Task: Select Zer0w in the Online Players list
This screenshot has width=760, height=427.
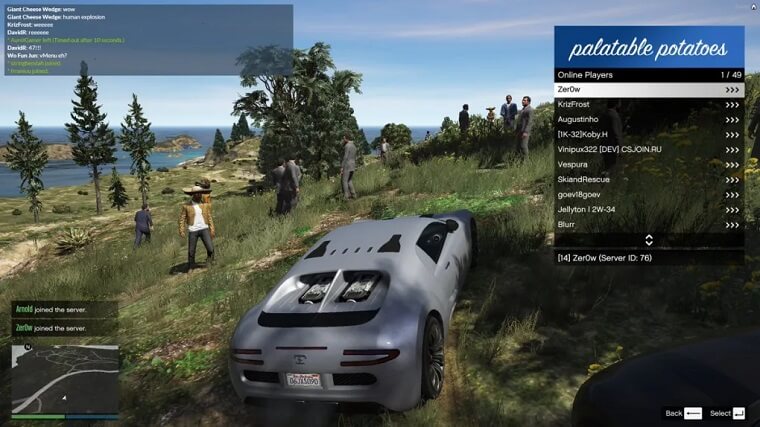Action: 648,89
